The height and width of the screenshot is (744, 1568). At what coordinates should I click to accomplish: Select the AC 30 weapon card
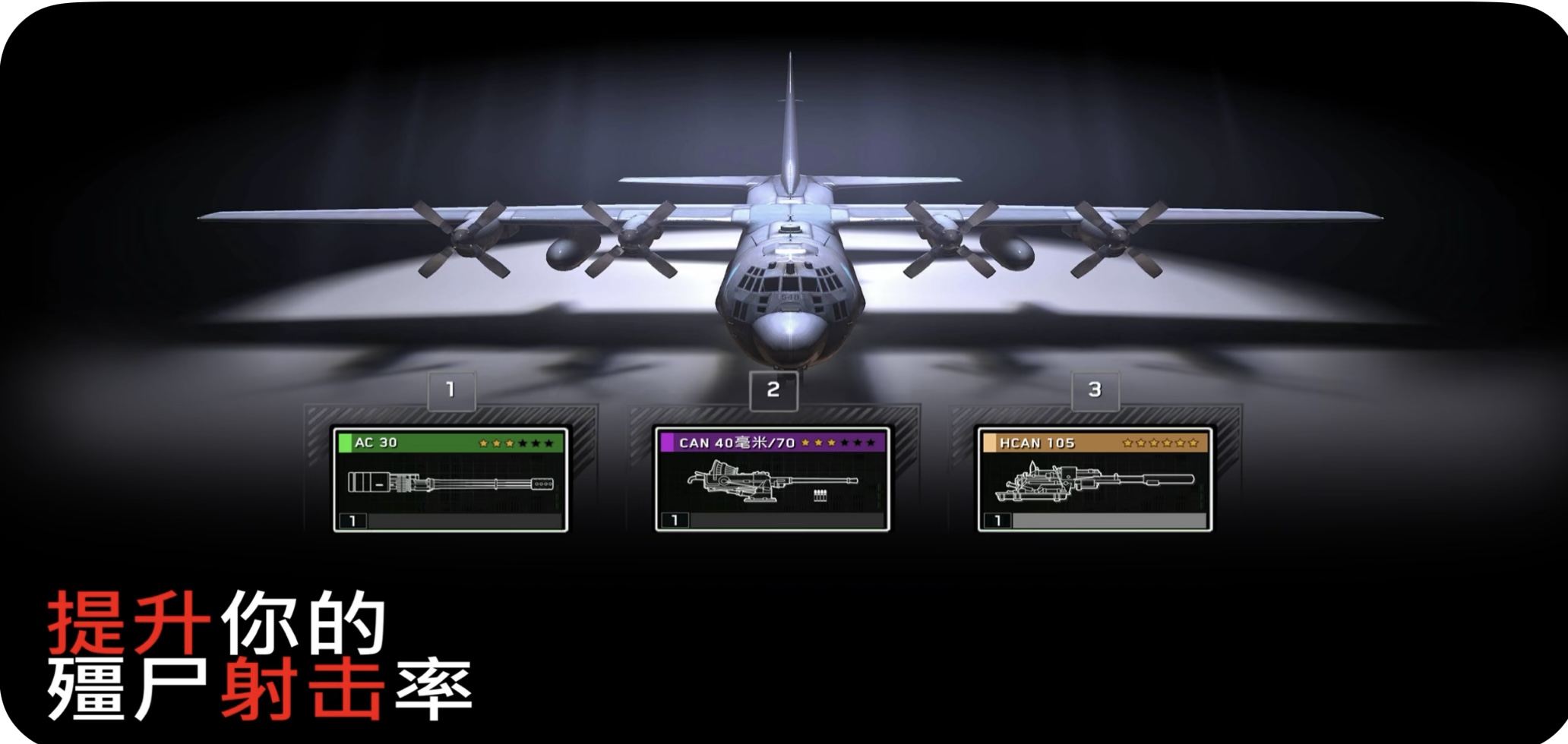(451, 480)
